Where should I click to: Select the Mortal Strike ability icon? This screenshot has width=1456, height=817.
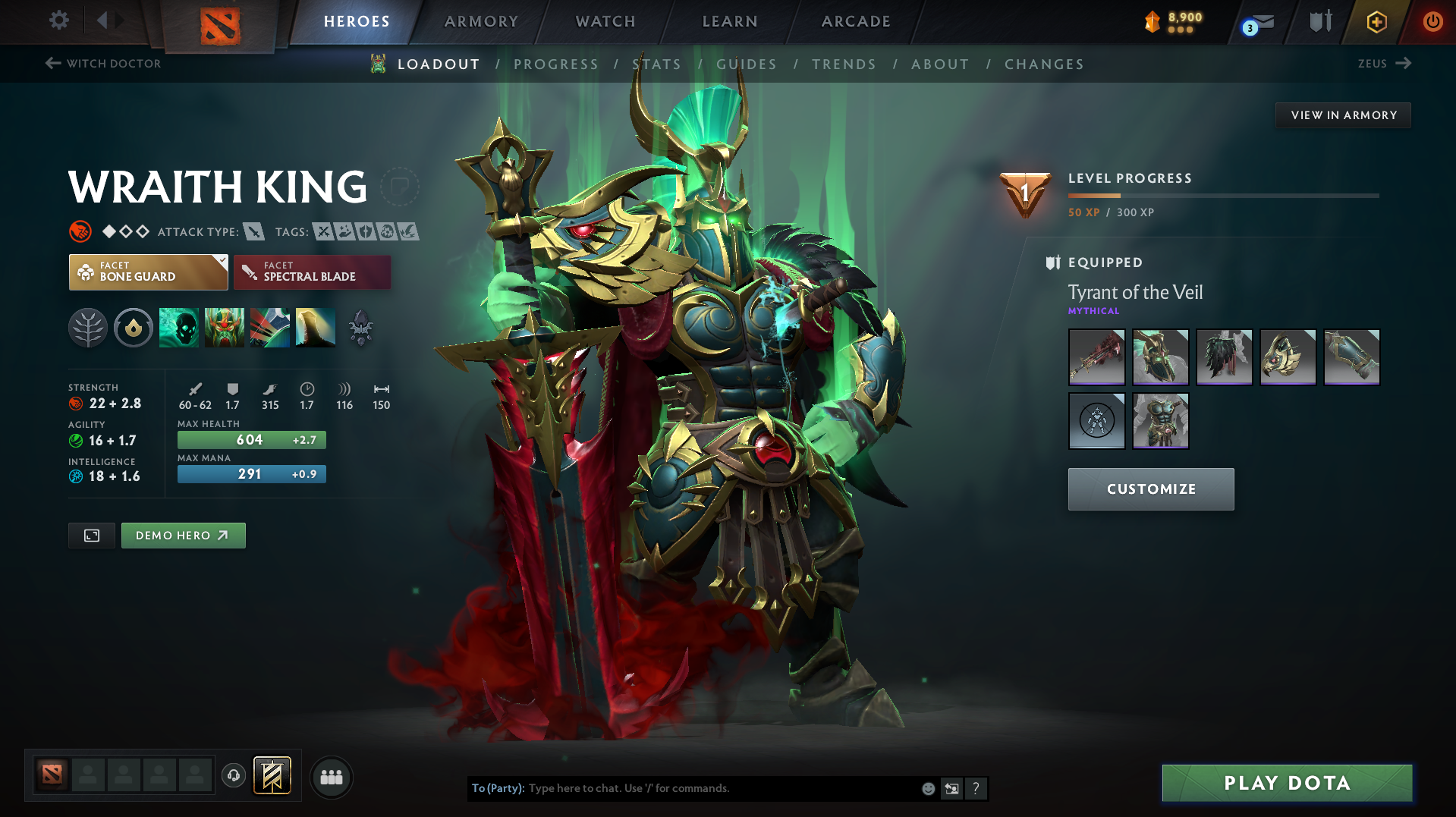270,328
